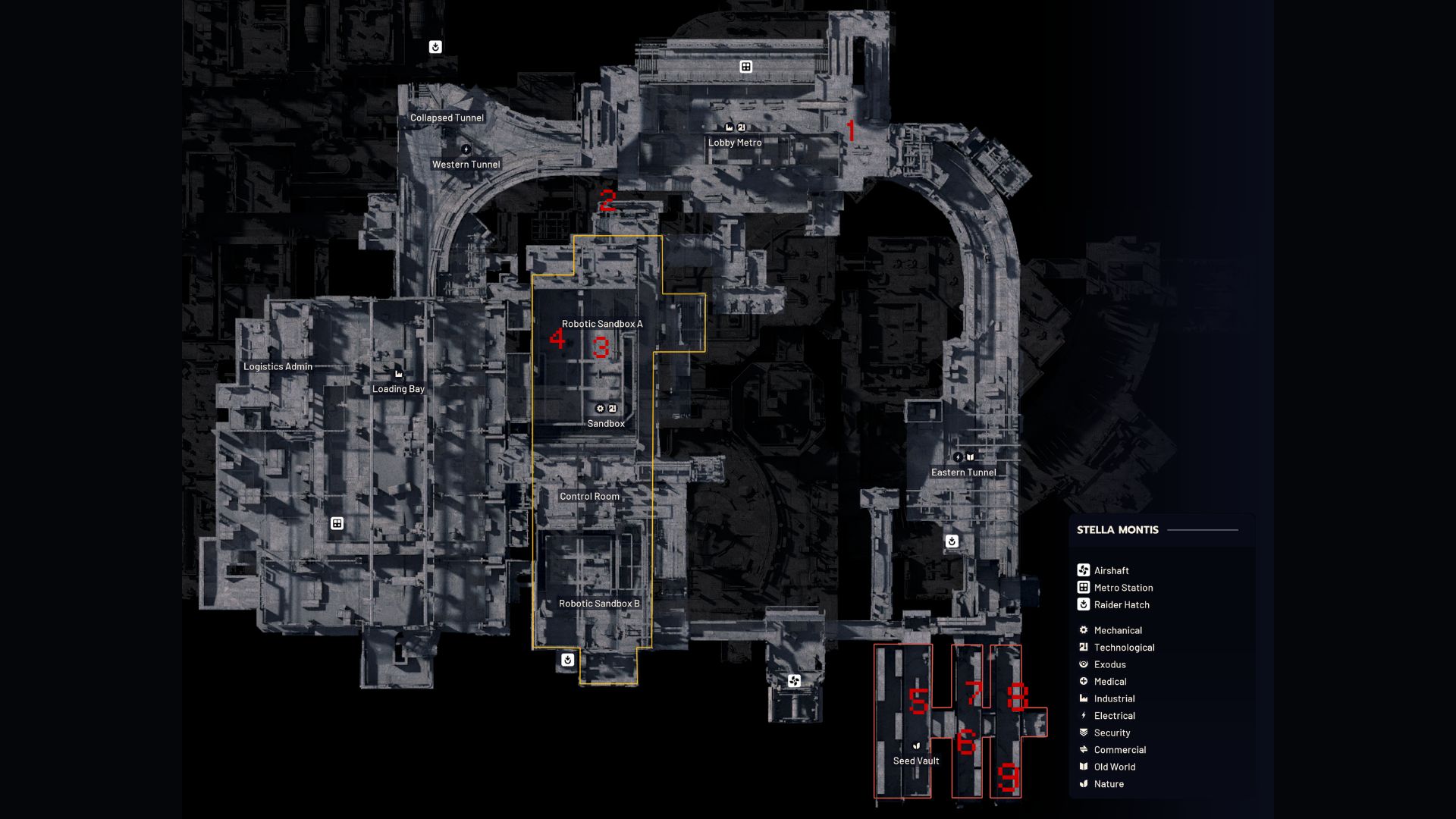Click the Industrial icon at Loading Bay
Screen dimensions: 1456x819
point(398,373)
